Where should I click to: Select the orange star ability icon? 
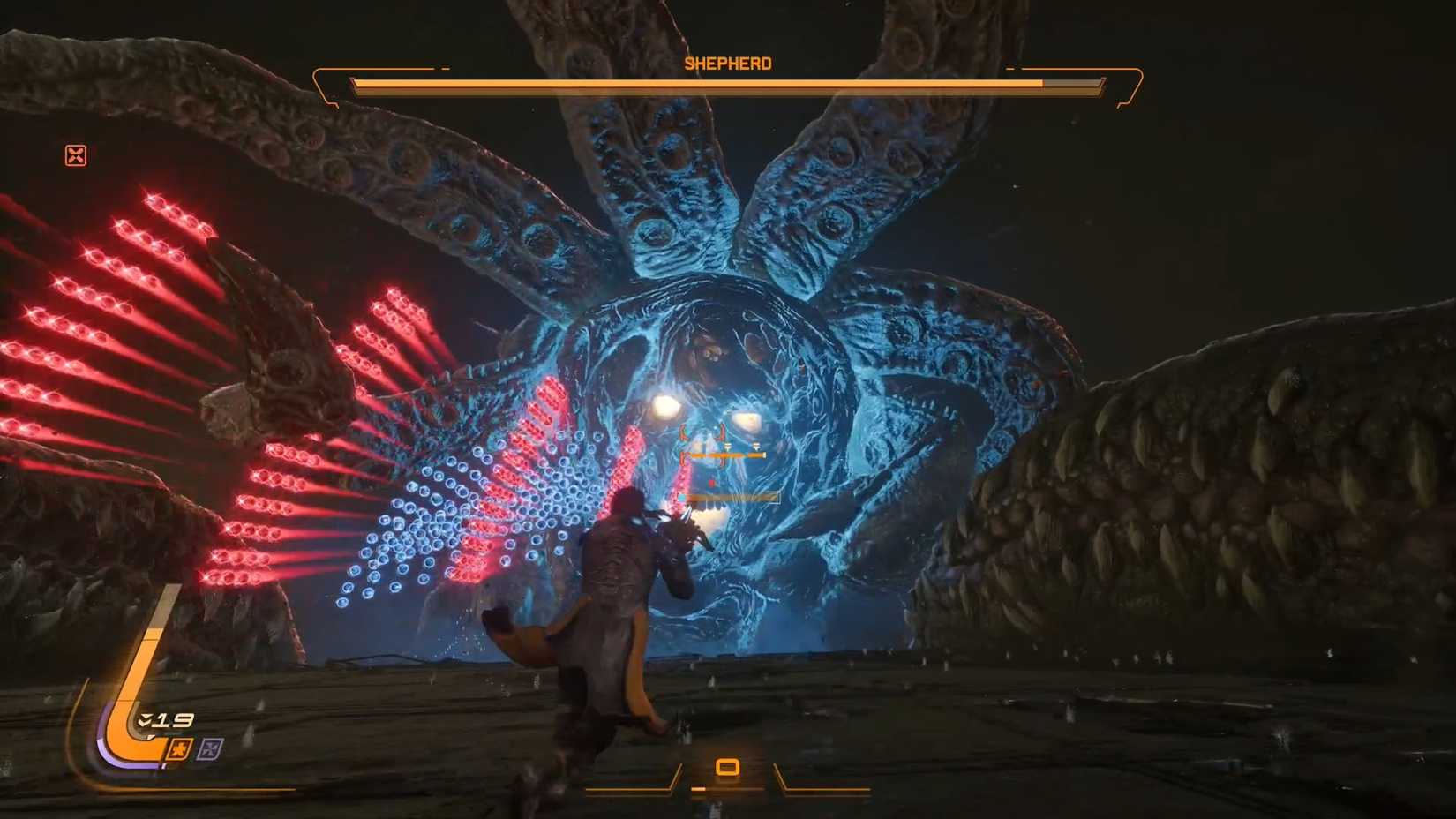tap(179, 749)
